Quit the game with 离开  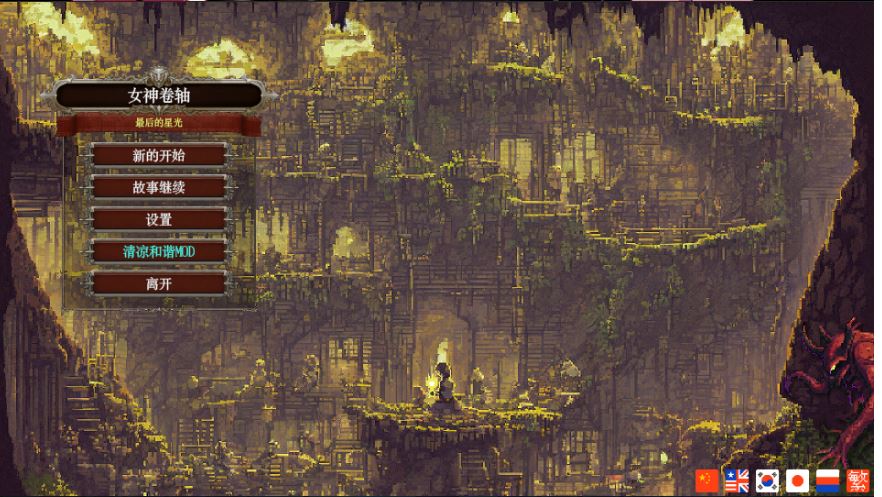point(159,283)
